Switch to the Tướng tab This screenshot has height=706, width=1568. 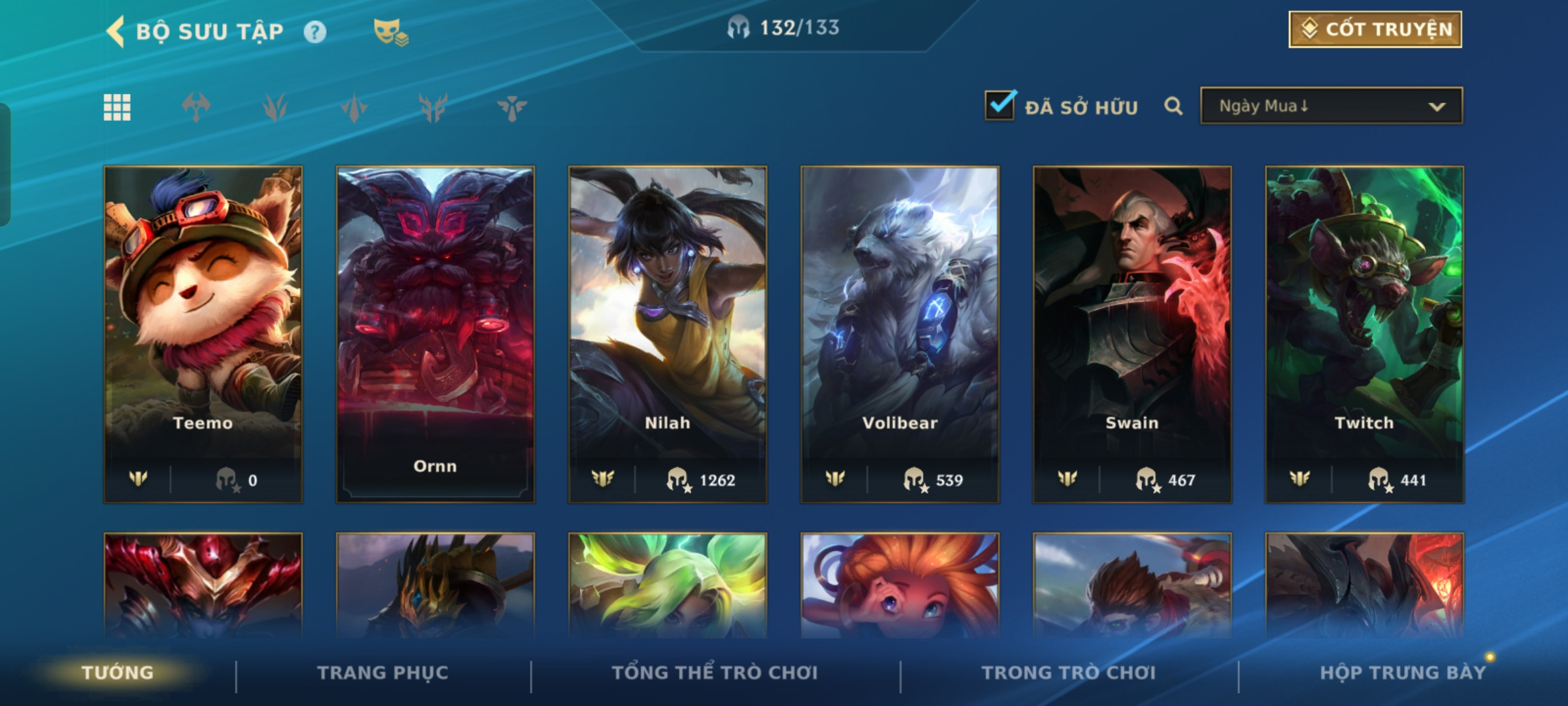pos(118,673)
